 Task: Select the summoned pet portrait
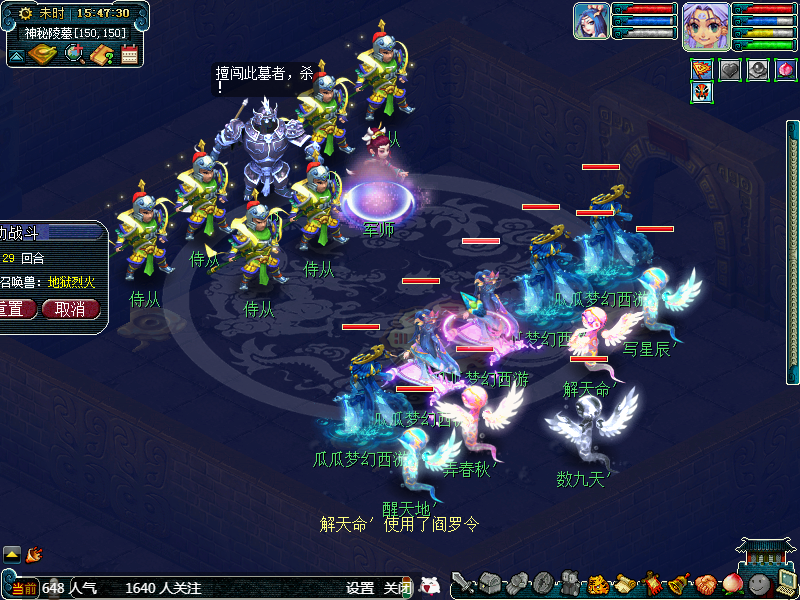pyautogui.click(x=591, y=21)
